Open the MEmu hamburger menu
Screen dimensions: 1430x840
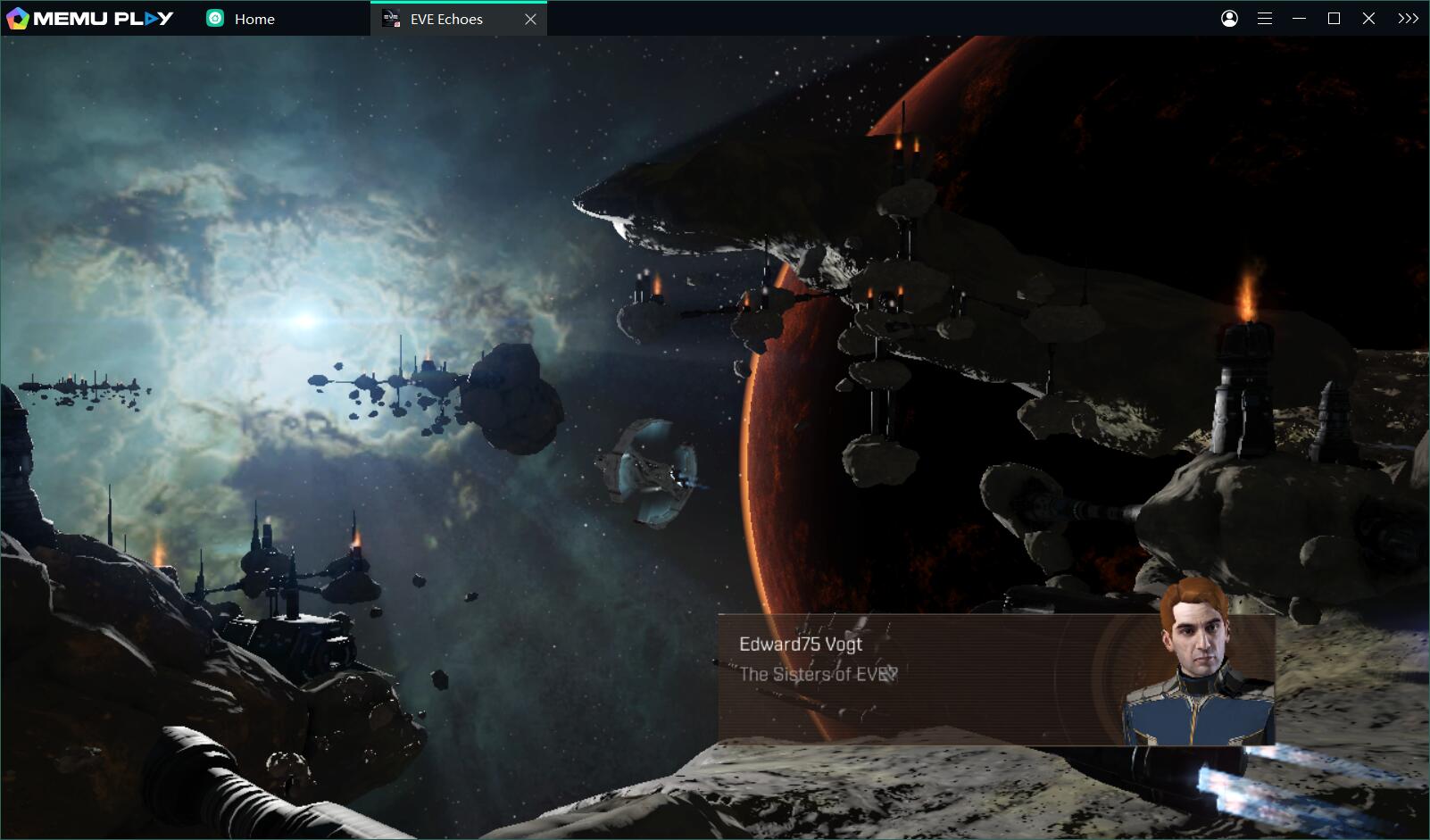click(x=1265, y=19)
